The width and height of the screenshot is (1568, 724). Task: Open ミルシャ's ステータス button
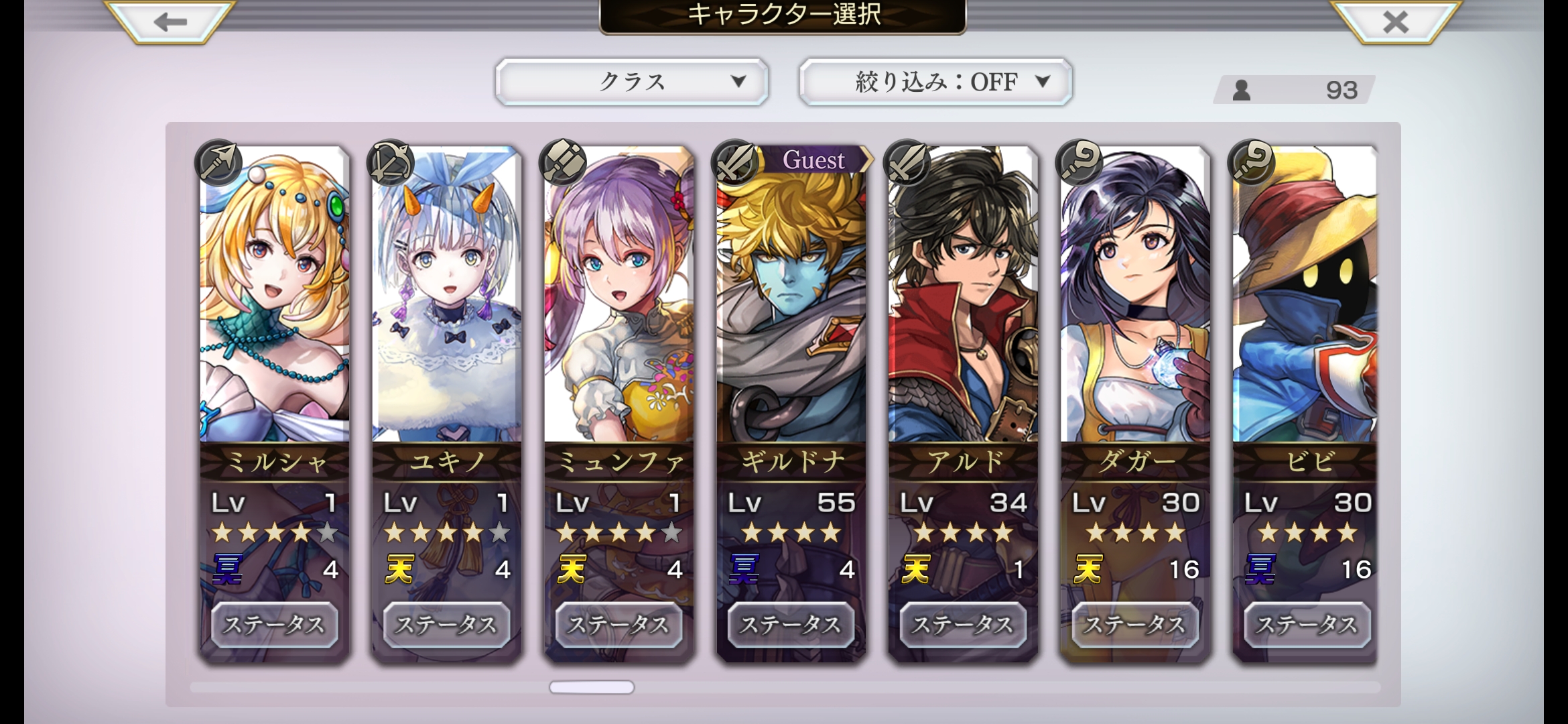pyautogui.click(x=274, y=625)
